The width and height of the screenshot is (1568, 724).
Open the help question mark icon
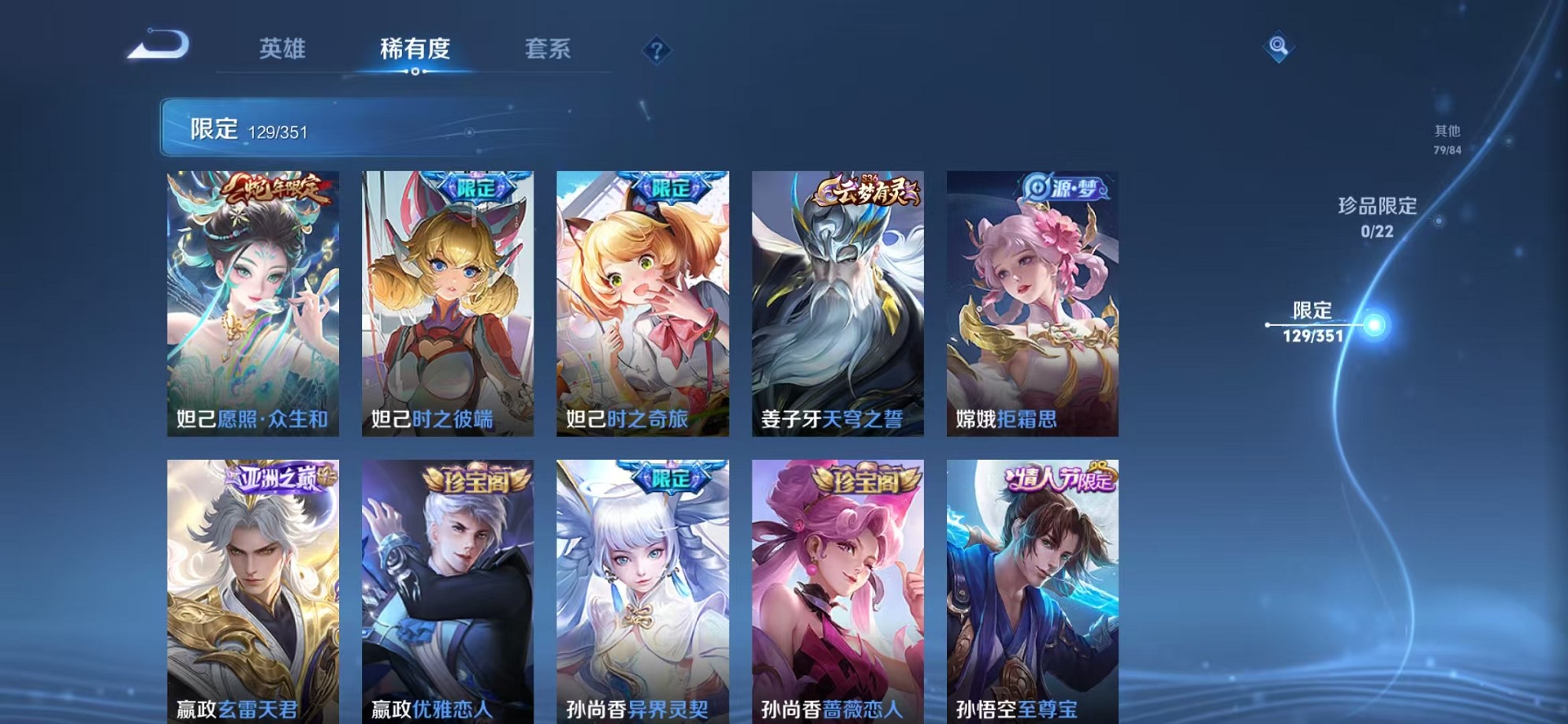click(657, 50)
